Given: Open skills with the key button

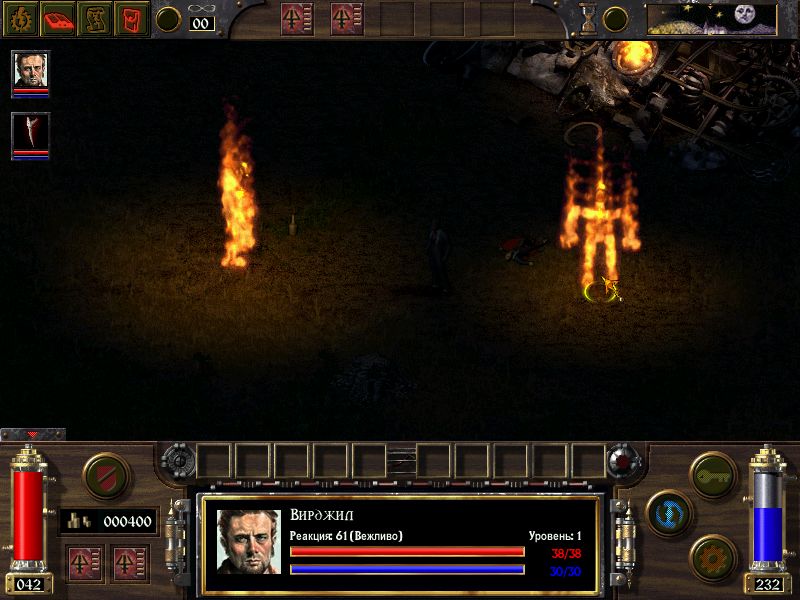Looking at the screenshot, I should pos(713,474).
